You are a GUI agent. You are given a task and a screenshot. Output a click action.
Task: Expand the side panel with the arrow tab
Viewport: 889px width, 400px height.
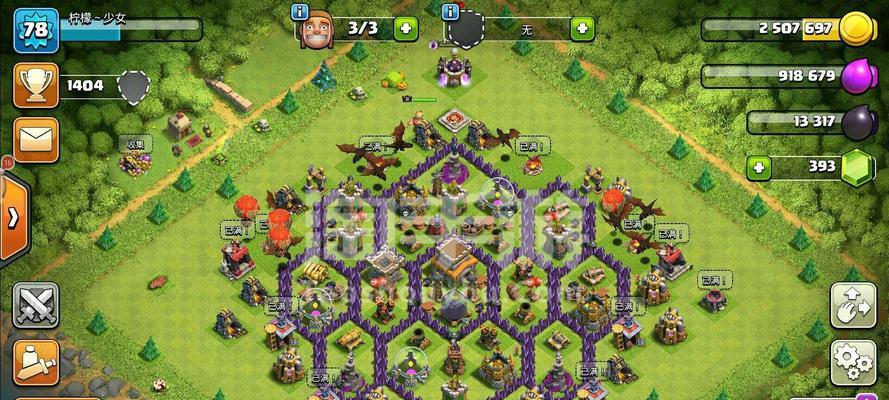click(13, 217)
